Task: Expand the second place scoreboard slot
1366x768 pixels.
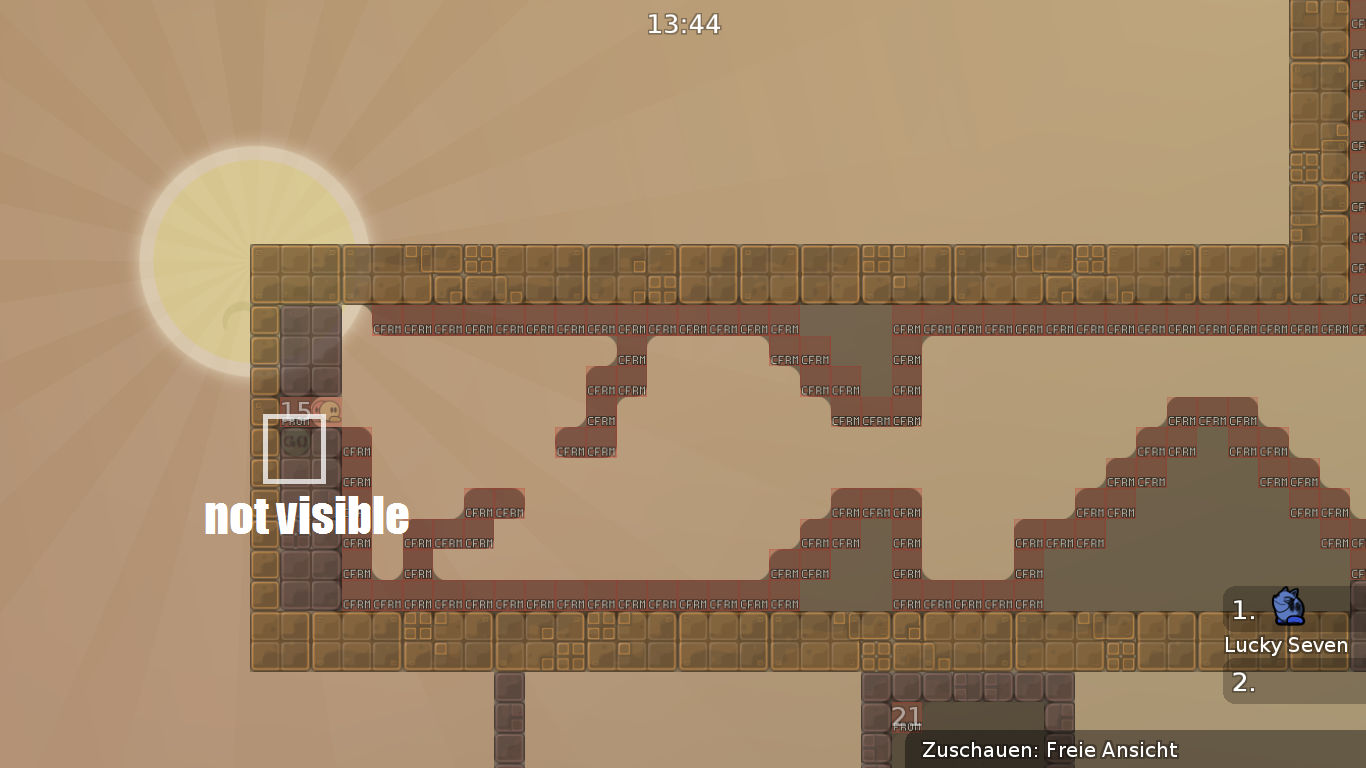Action: tap(1243, 684)
